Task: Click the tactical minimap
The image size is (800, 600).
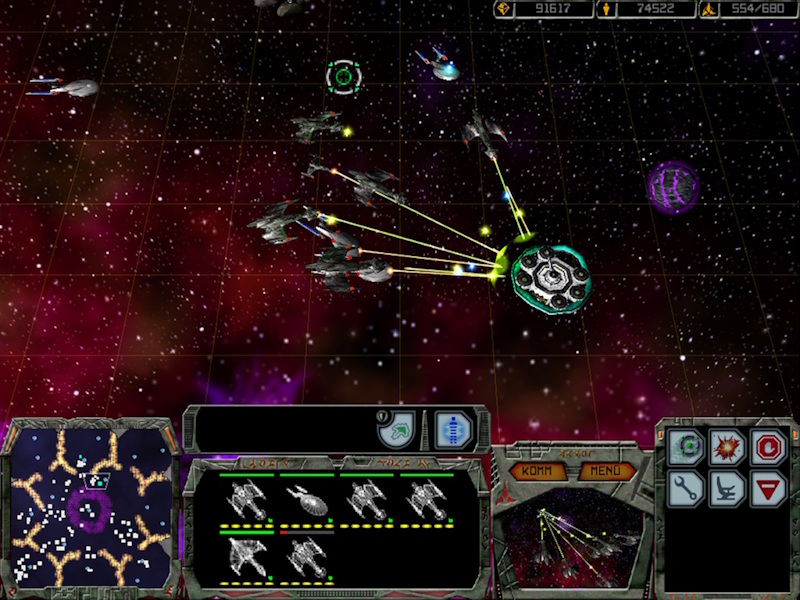Action: pos(89,512)
